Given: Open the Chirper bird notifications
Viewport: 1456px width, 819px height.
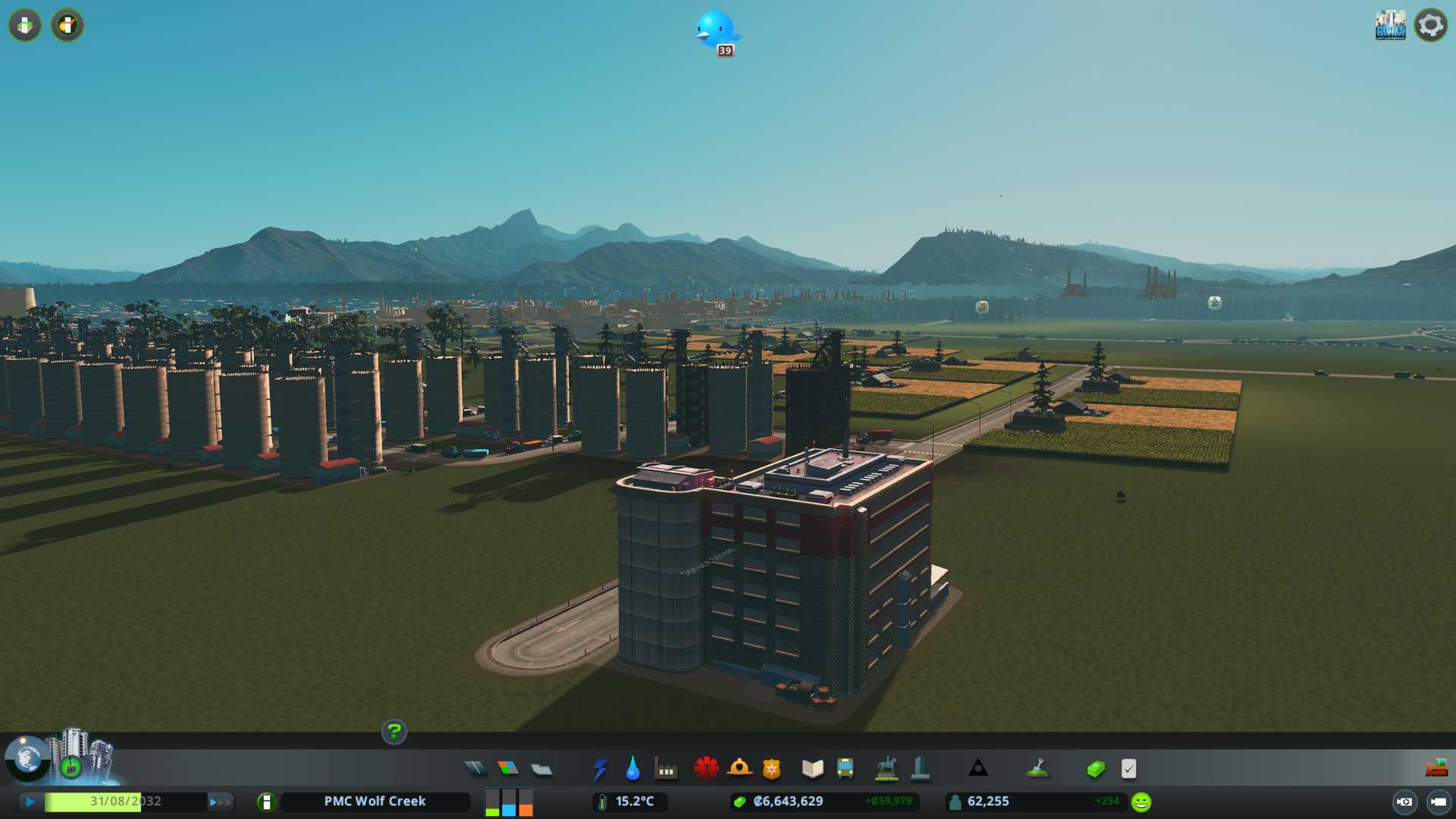Looking at the screenshot, I should point(717,30).
